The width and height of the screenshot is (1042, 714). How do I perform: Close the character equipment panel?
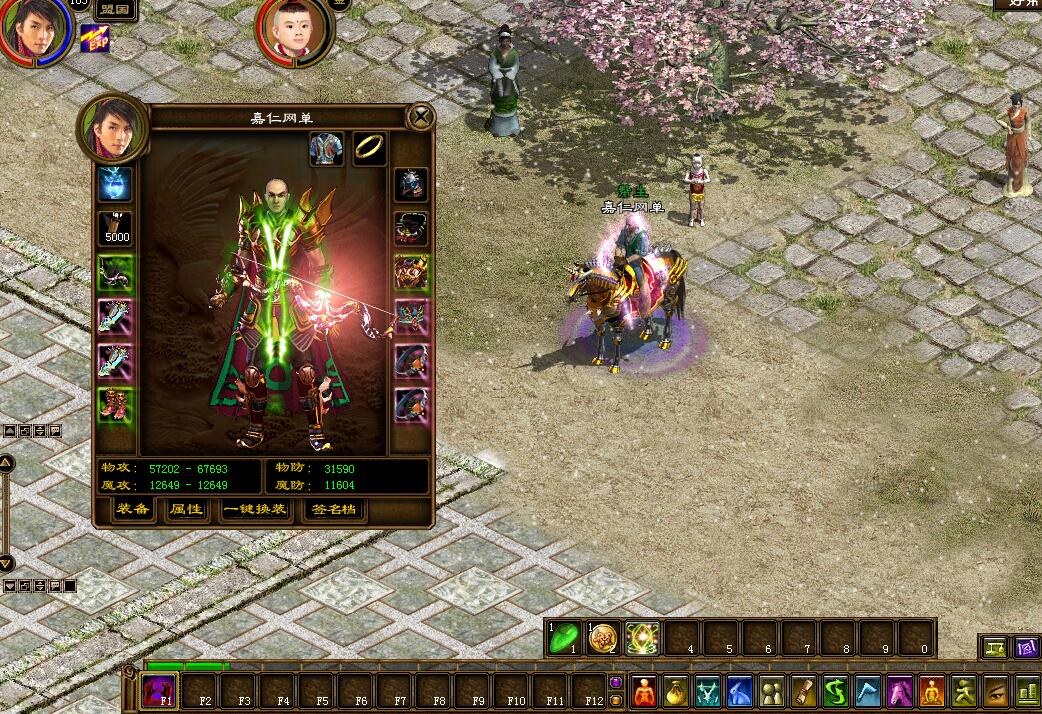coord(422,117)
